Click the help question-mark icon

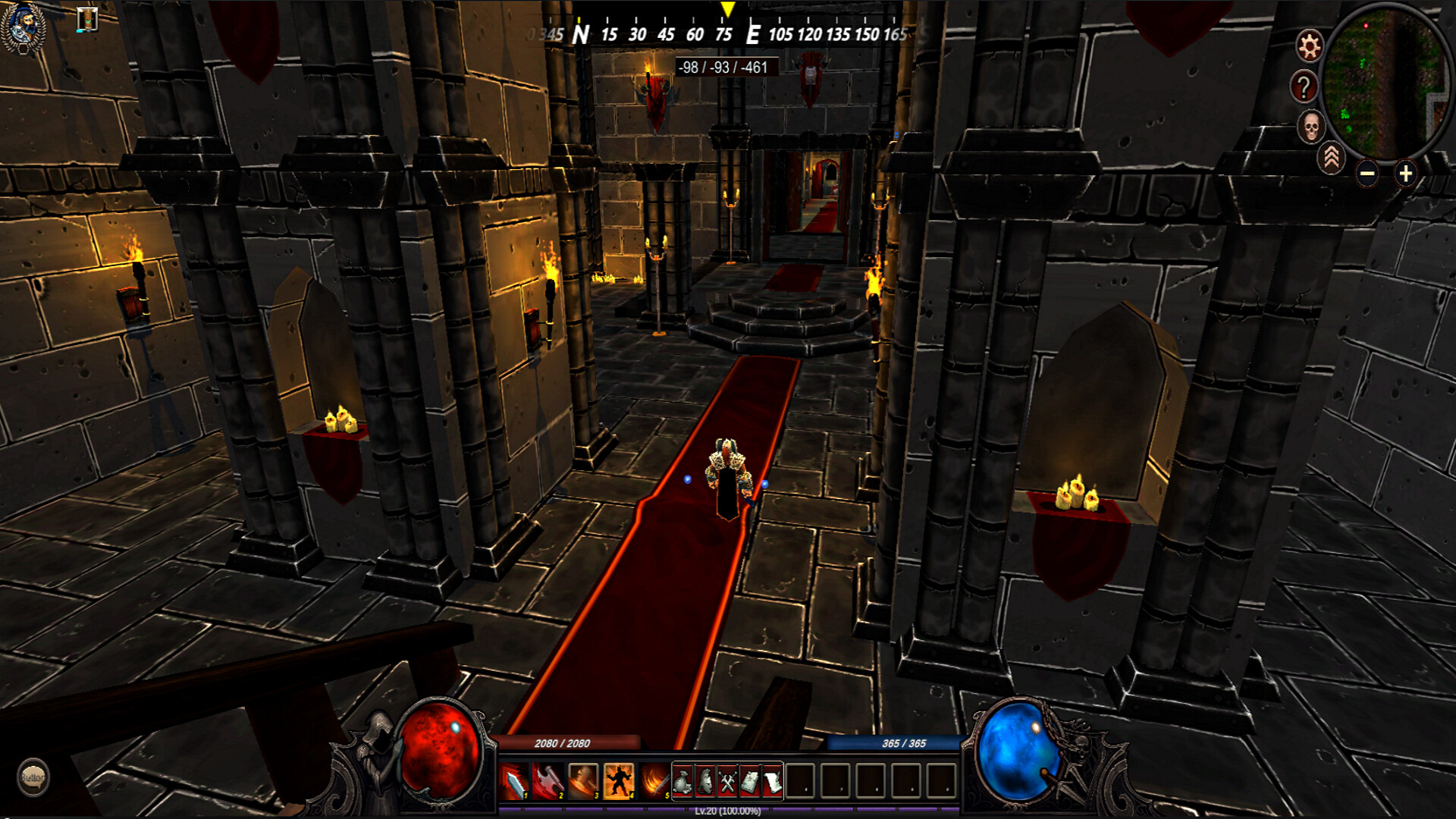point(1305,86)
